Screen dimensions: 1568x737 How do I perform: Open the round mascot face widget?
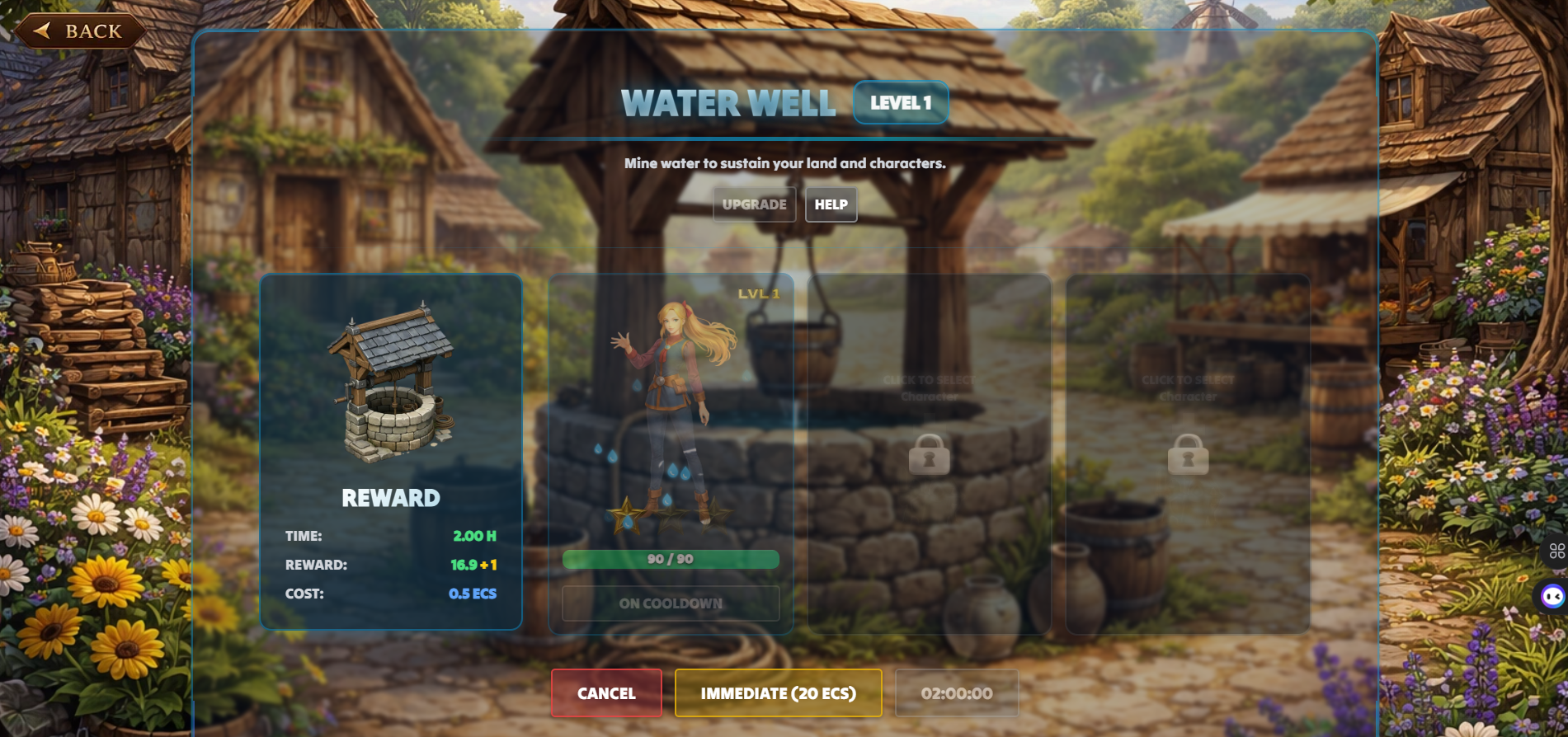(x=1552, y=596)
